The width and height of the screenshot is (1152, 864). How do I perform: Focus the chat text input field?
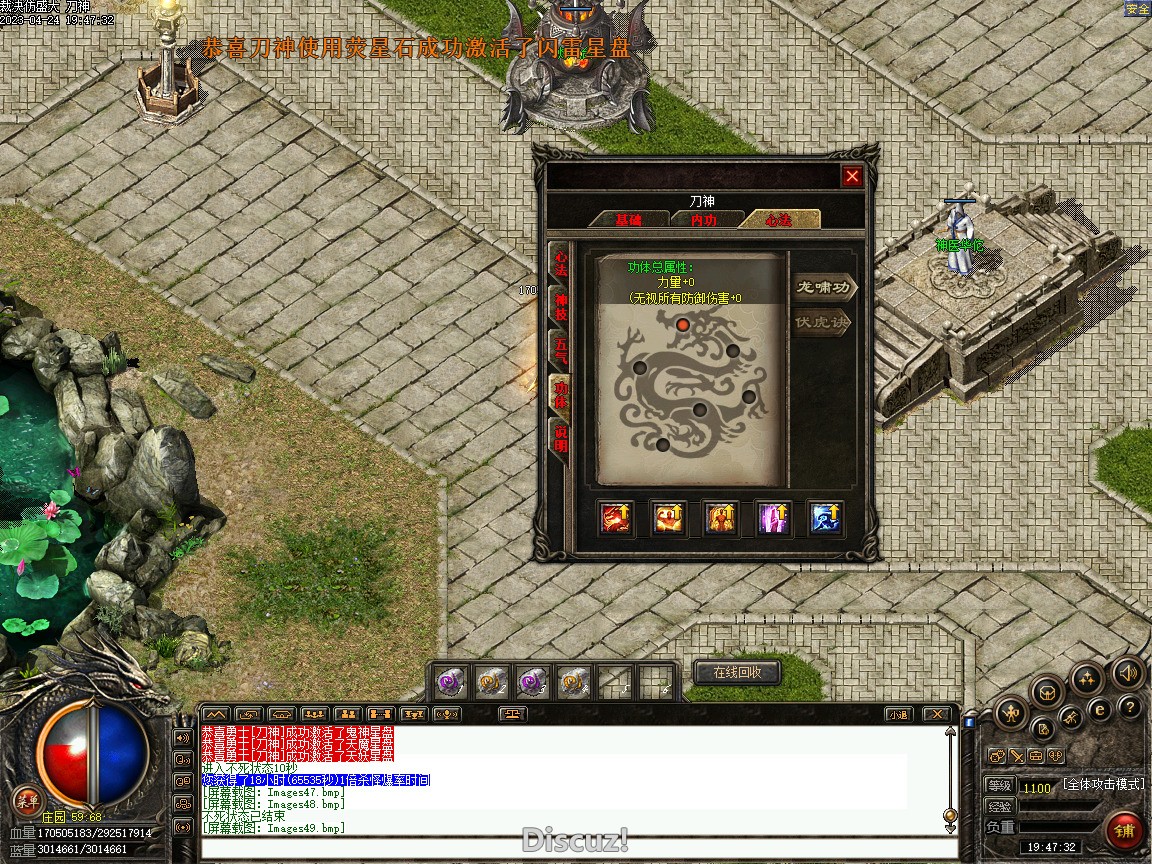pos(575,848)
